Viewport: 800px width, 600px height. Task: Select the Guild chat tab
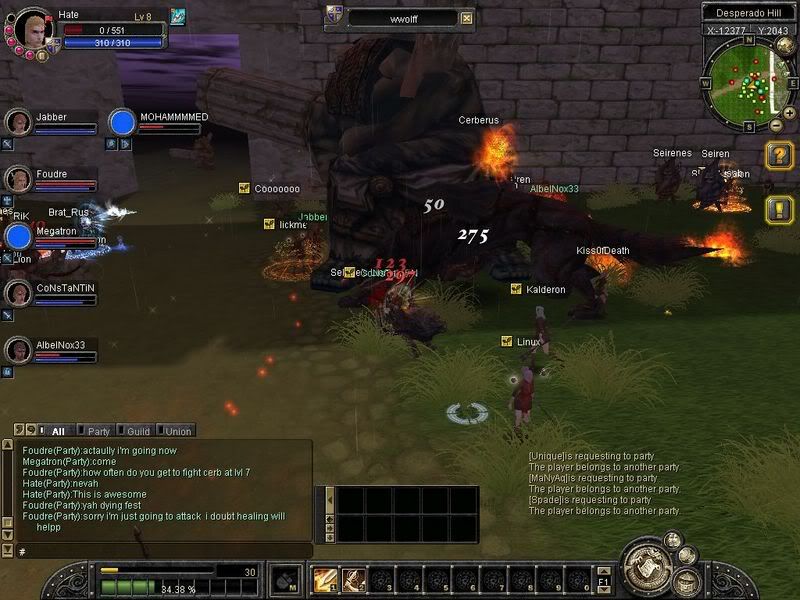click(136, 431)
